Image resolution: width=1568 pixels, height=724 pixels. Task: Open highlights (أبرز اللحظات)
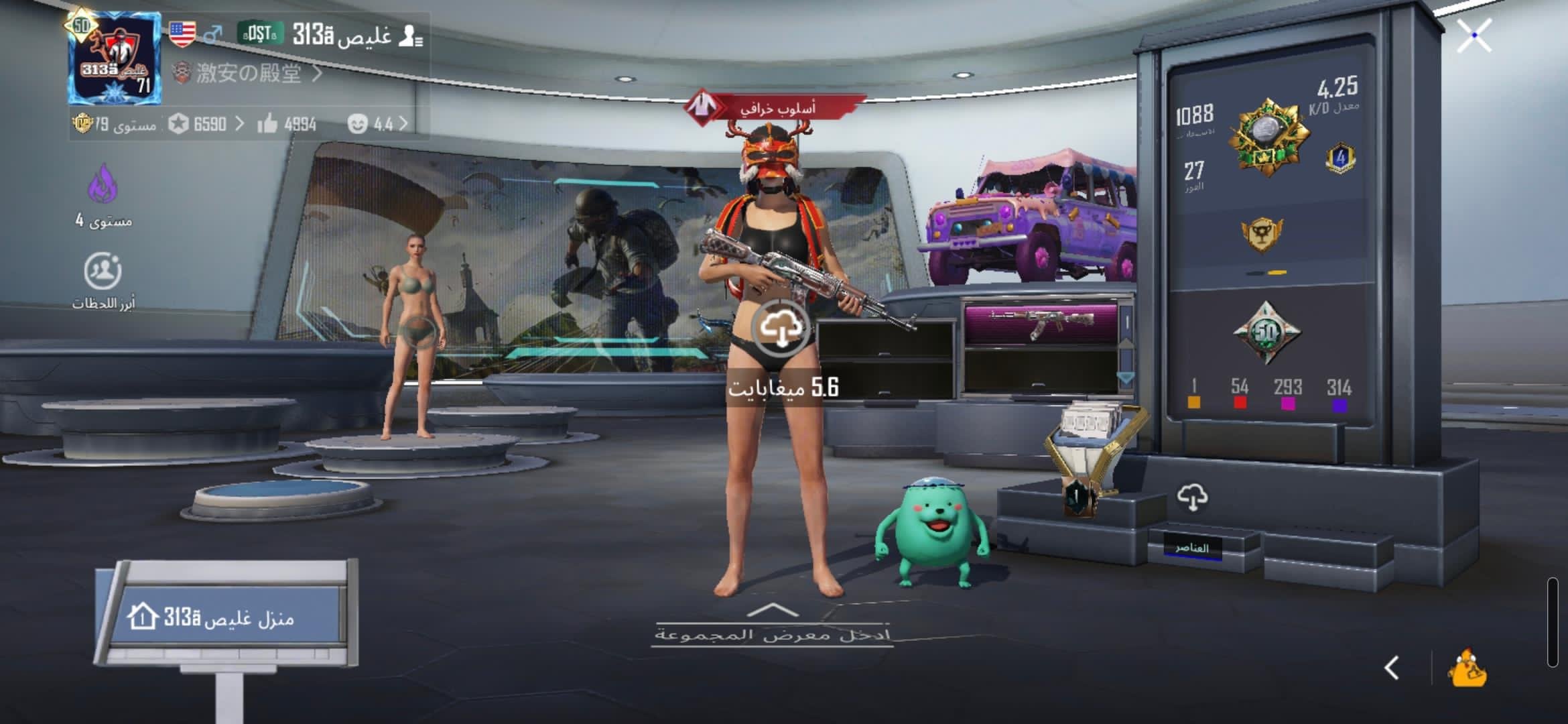[103, 271]
